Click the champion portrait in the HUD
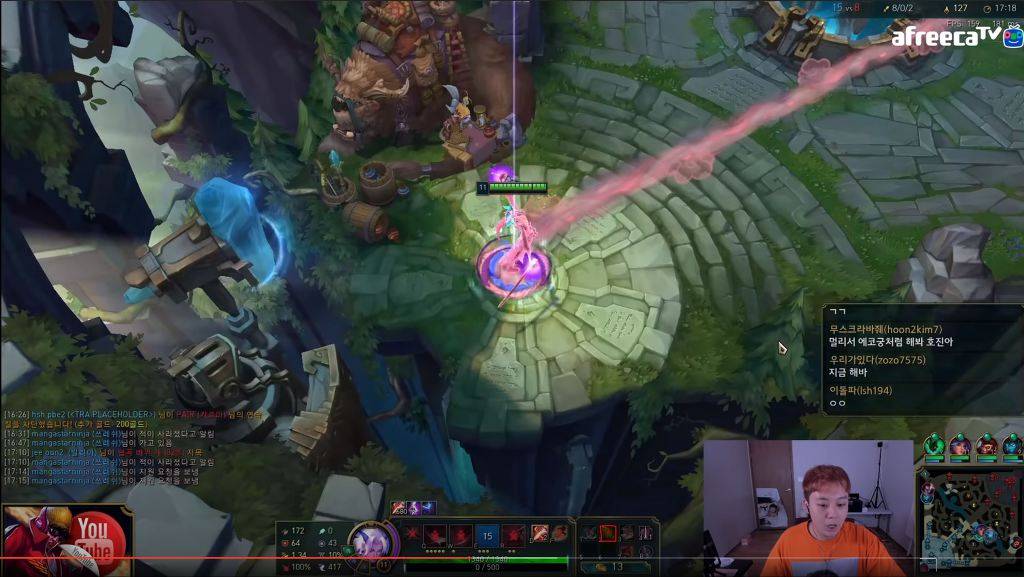 click(x=367, y=541)
